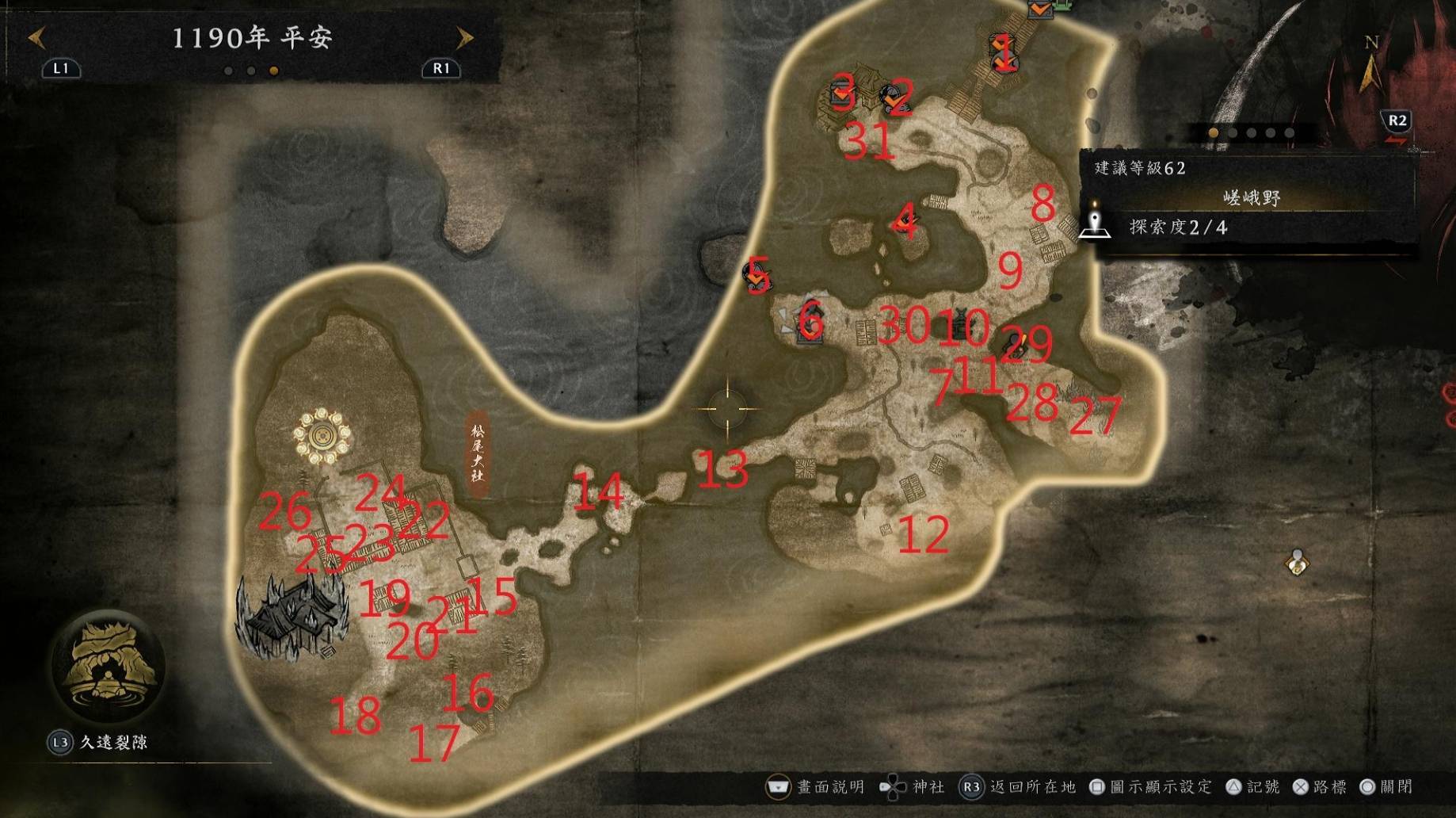Select the white pin marker outside the map region
Screen dimensions: 1456x818
1296,561
